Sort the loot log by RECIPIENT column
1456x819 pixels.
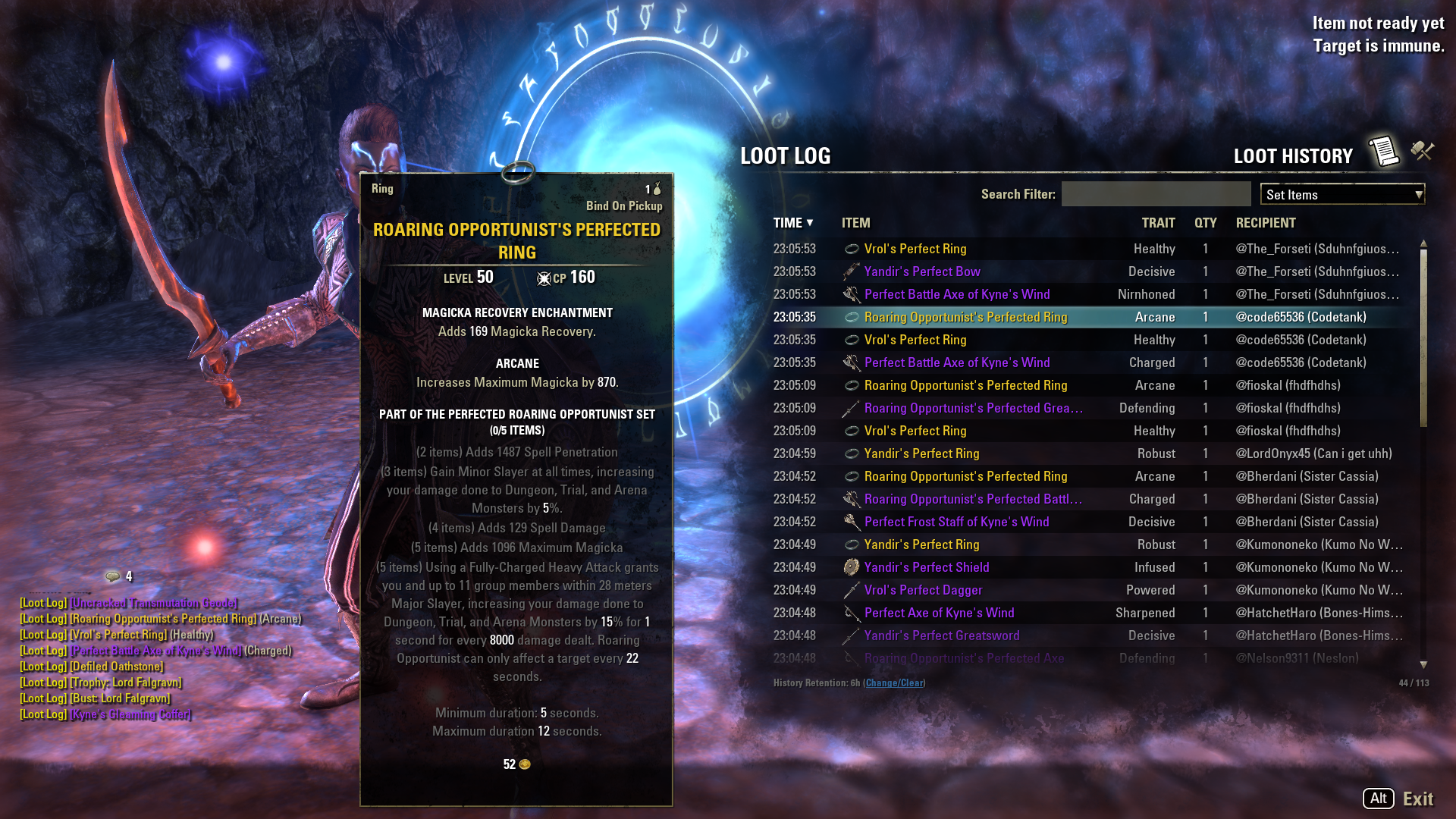1266,223
